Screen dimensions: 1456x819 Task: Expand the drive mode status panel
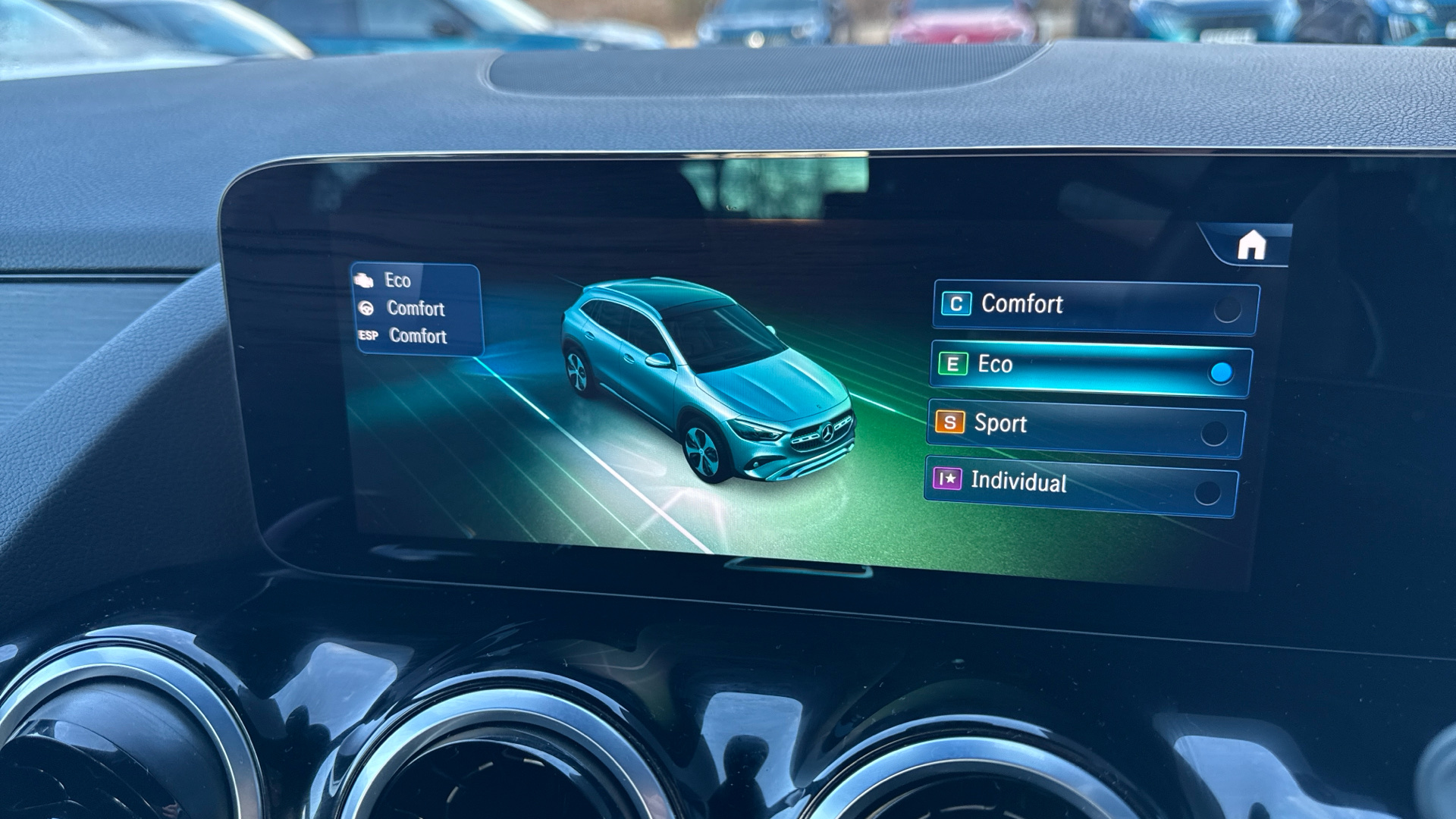click(417, 308)
